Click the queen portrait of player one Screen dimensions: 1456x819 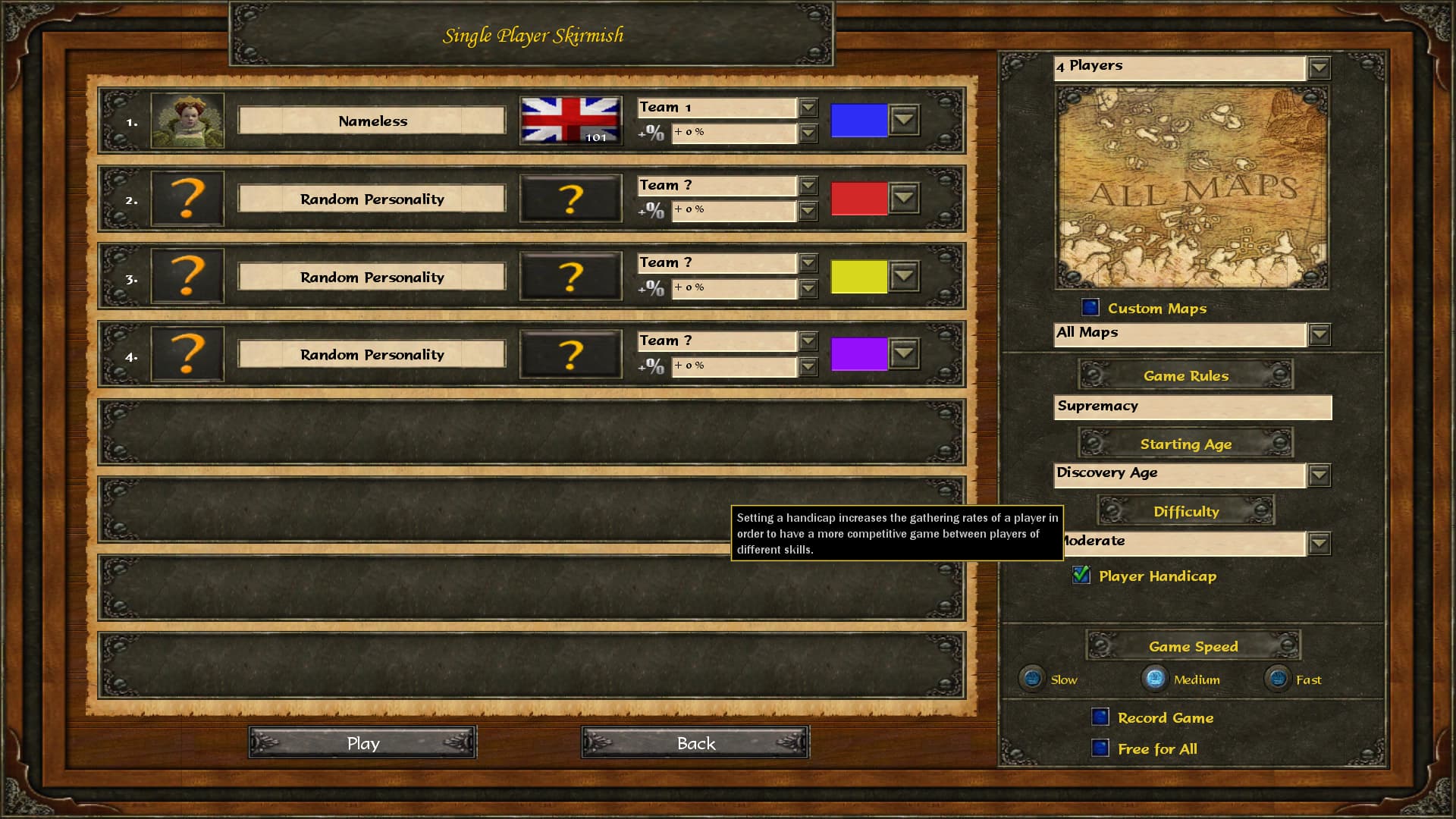187,120
